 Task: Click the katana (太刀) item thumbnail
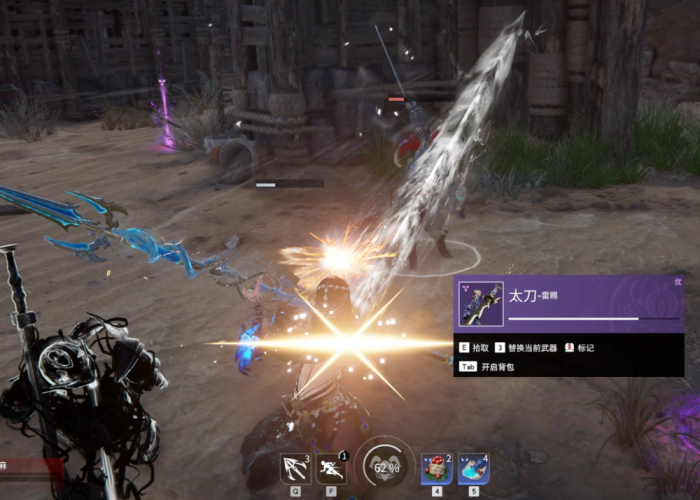click(x=480, y=304)
